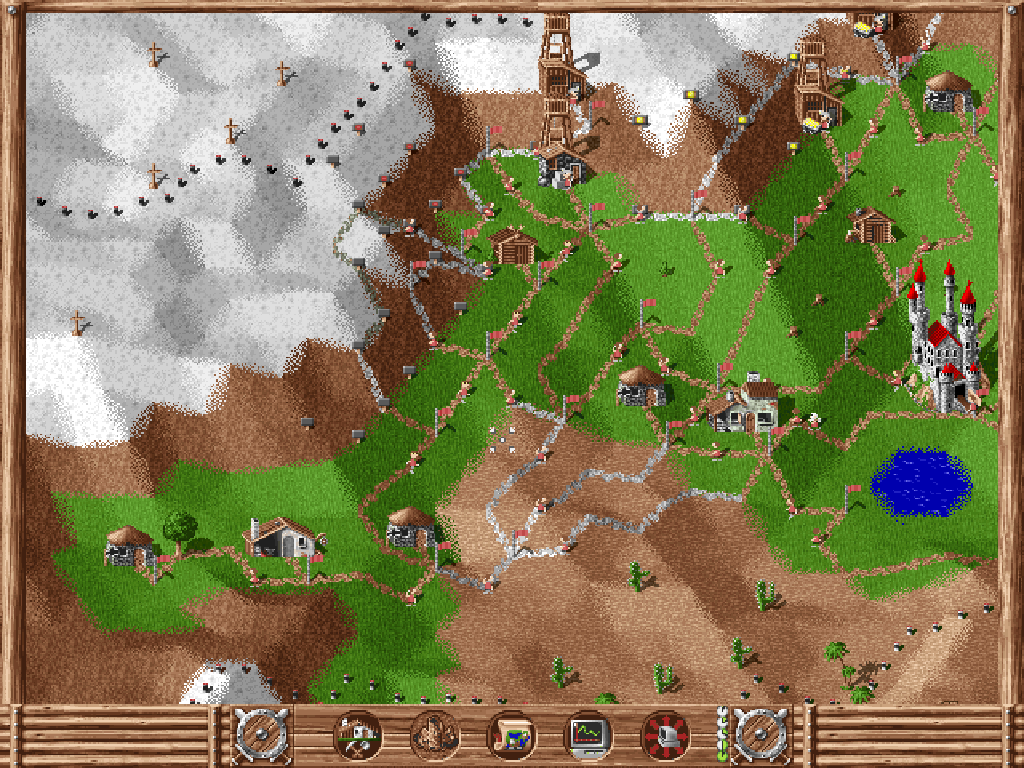Image resolution: width=1024 pixels, height=768 pixels.
Task: Select the demolish button showing a burning building
Action: click(x=435, y=735)
